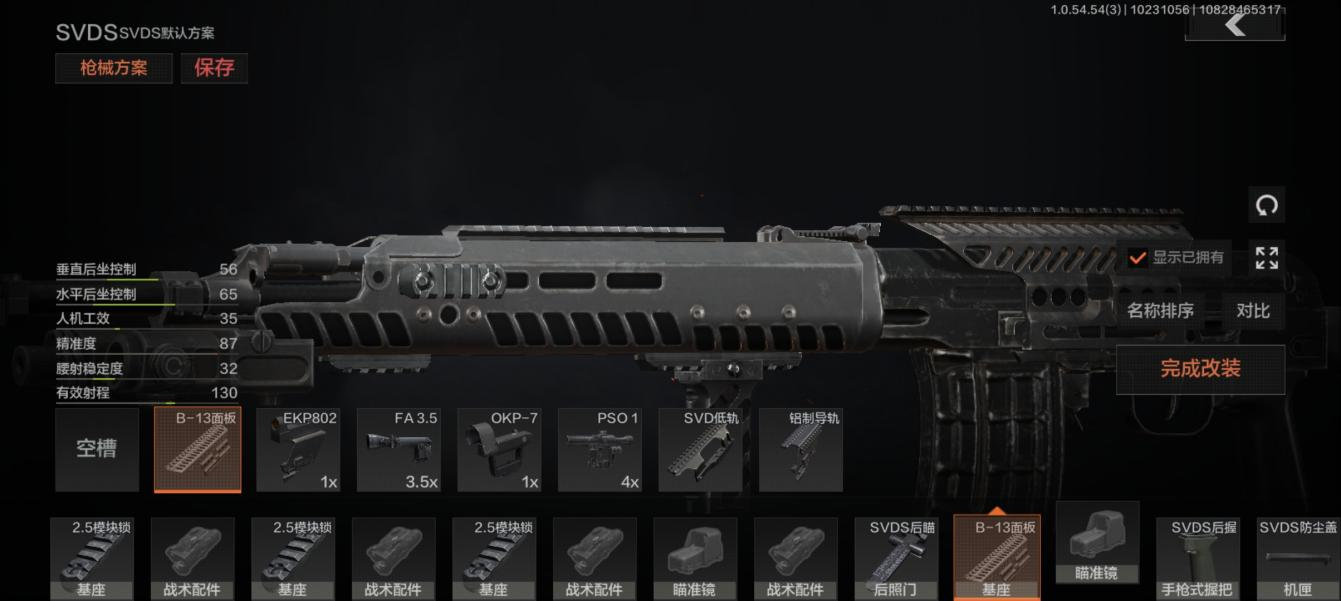This screenshot has height=601, width=1341.
Task: Open the 枪械方案 weapon scheme menu
Action: point(114,68)
